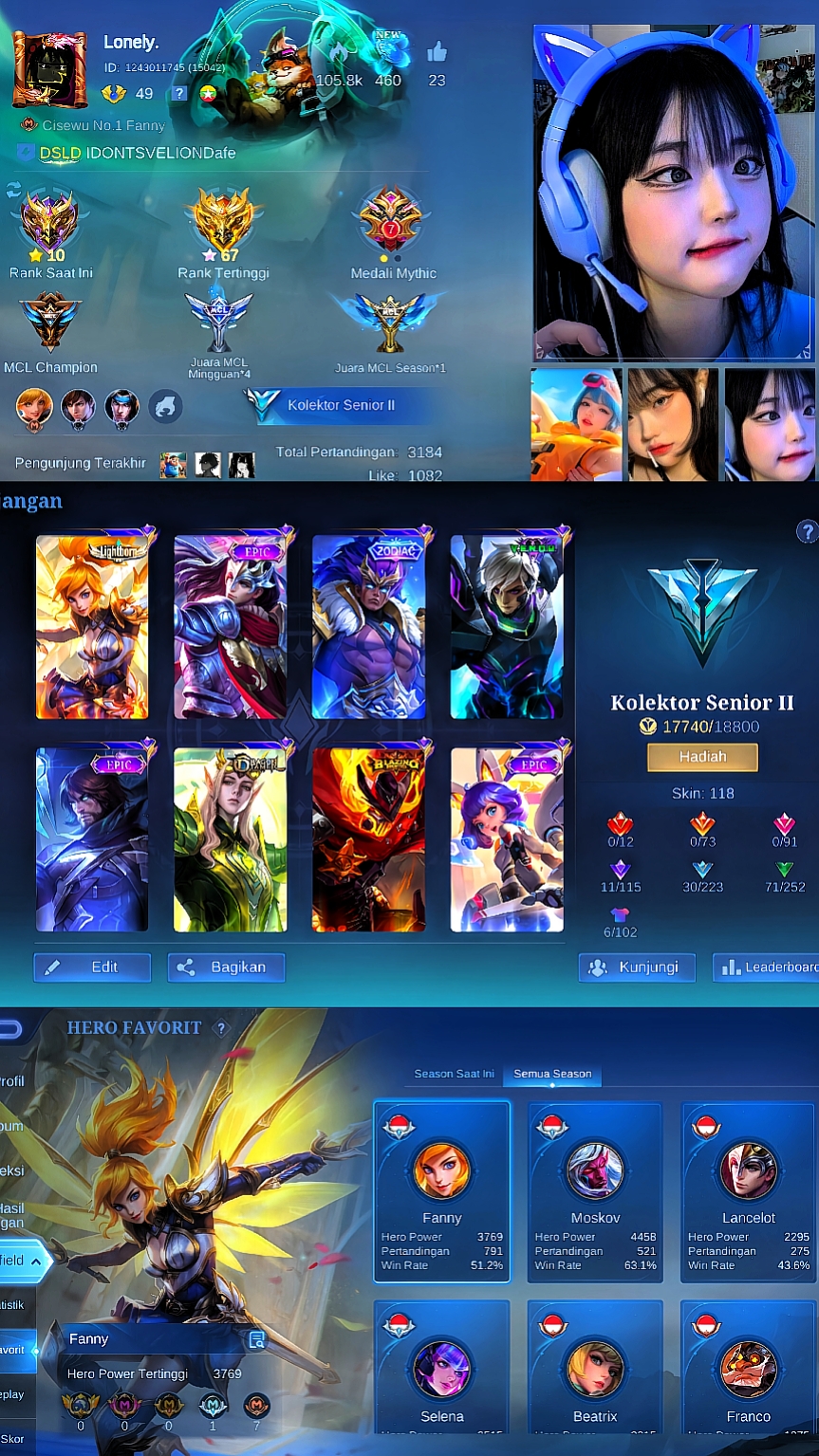819x1456 pixels.
Task: Select the Semua Season tab
Action: tap(552, 1074)
